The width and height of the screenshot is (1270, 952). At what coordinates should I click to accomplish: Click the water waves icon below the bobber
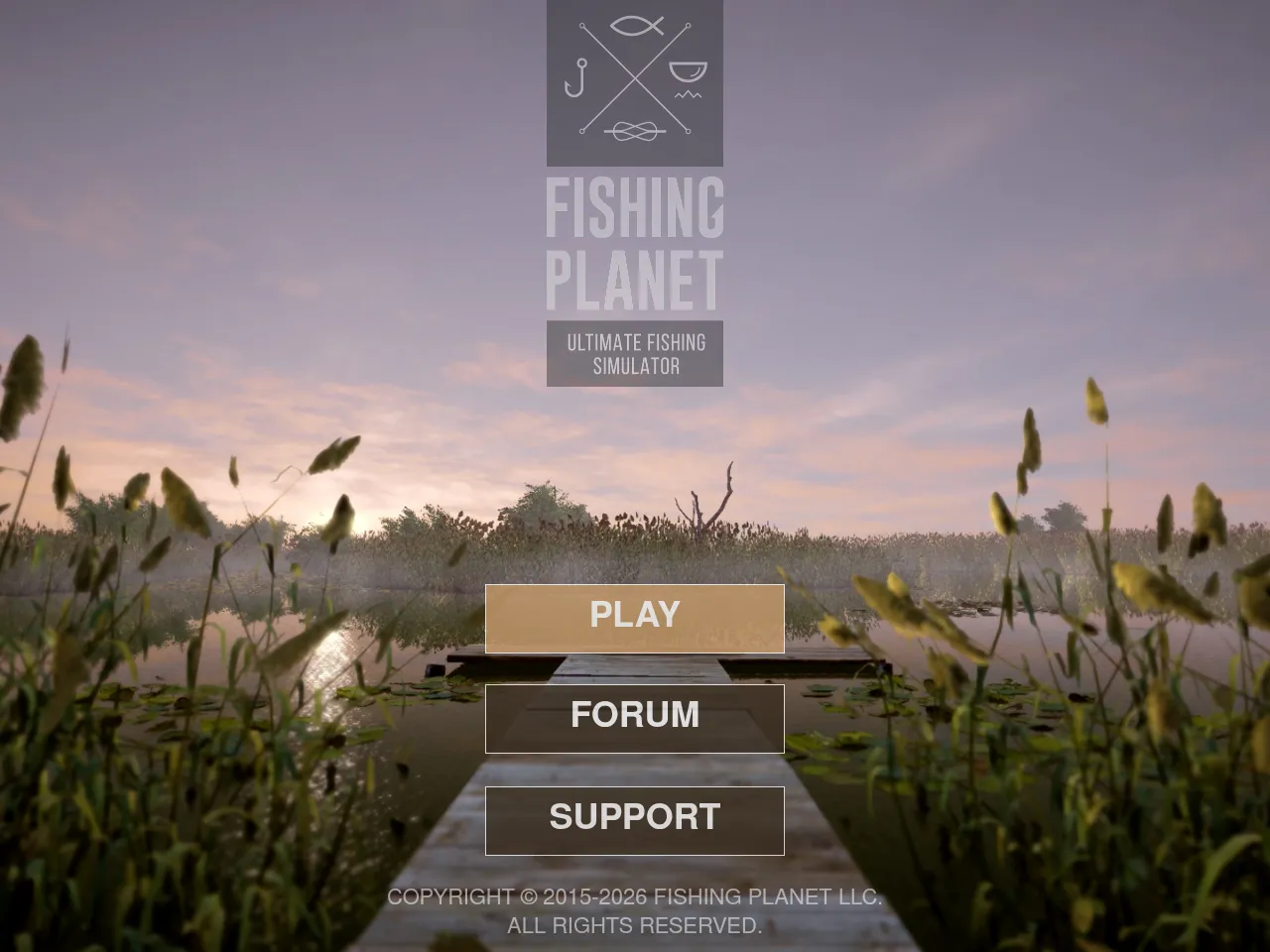pos(689,94)
